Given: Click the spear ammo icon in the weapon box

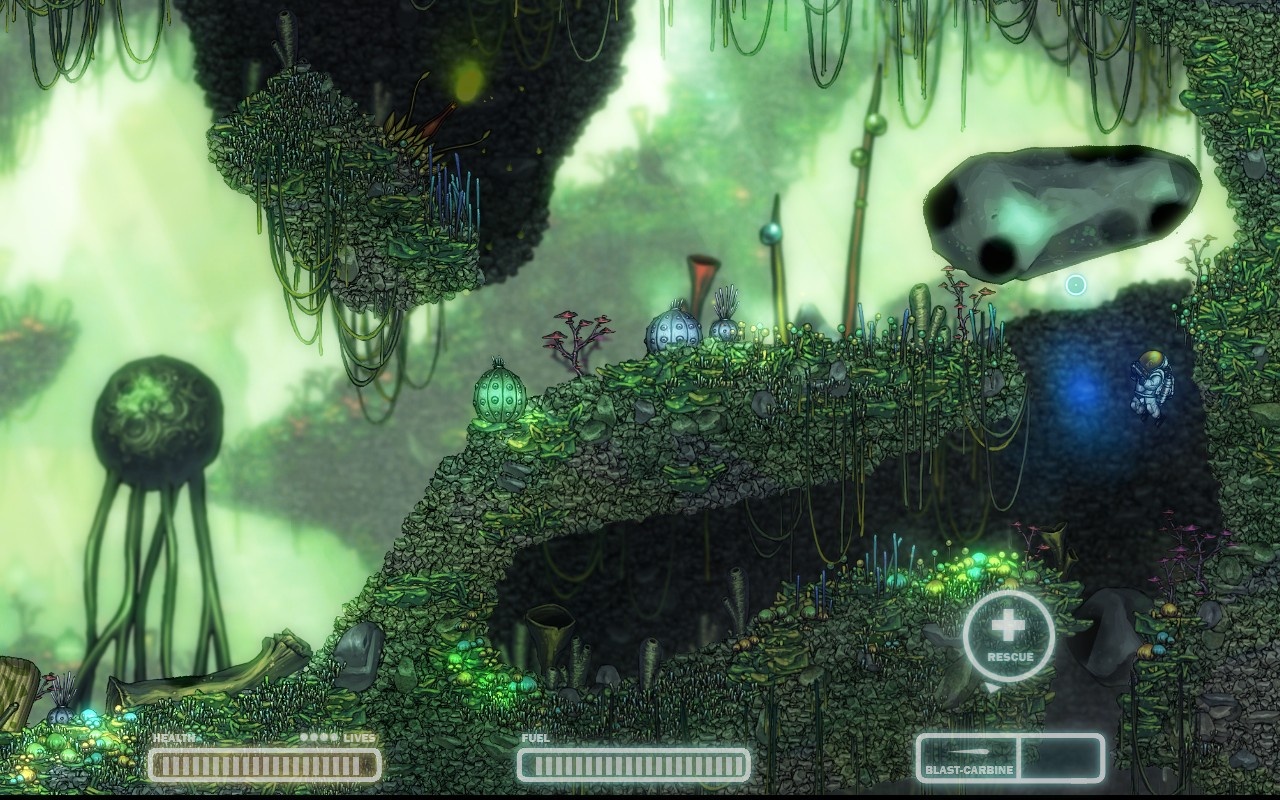Looking at the screenshot, I should point(968,751).
